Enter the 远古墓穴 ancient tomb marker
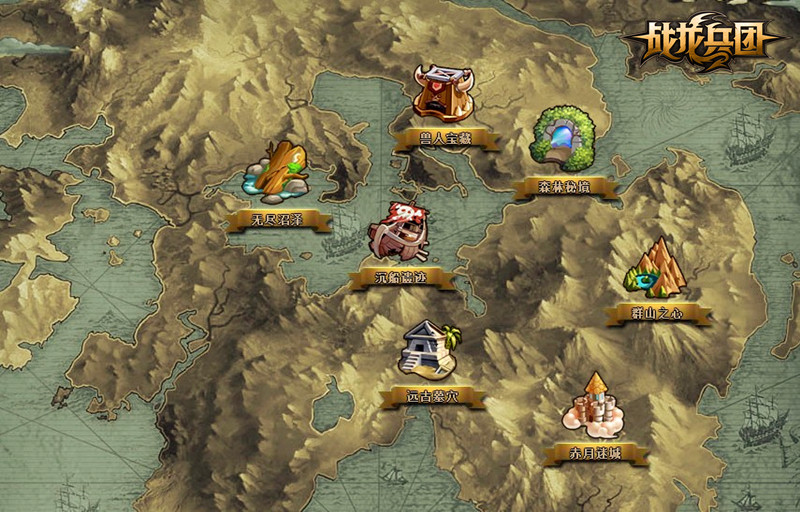800x512 pixels. [x=431, y=352]
